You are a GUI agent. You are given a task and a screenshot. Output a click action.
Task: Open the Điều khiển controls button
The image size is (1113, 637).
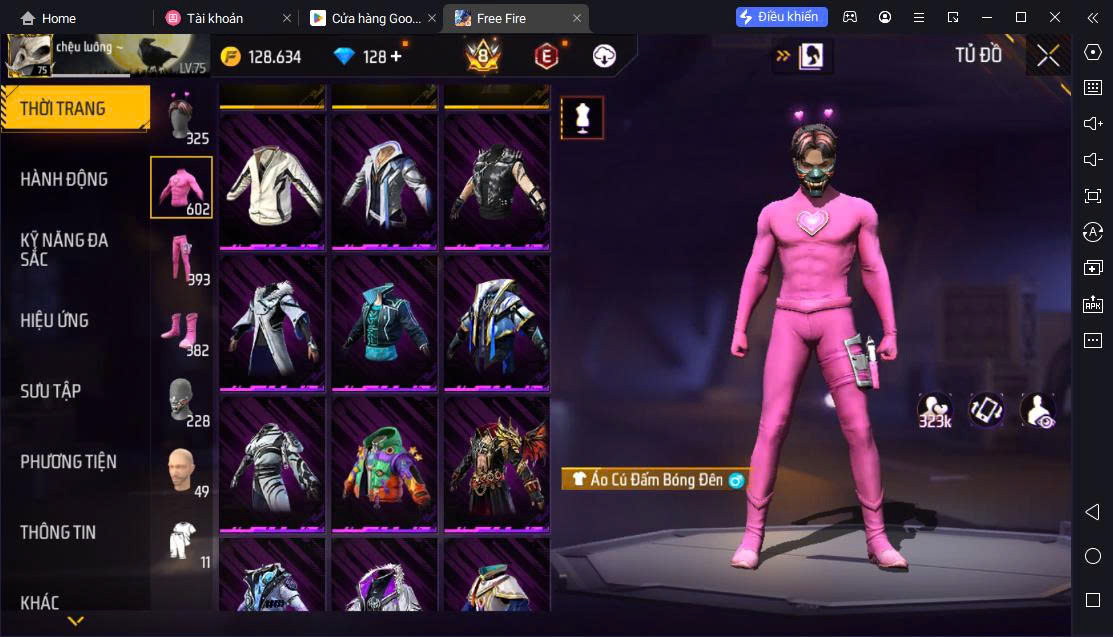782,17
